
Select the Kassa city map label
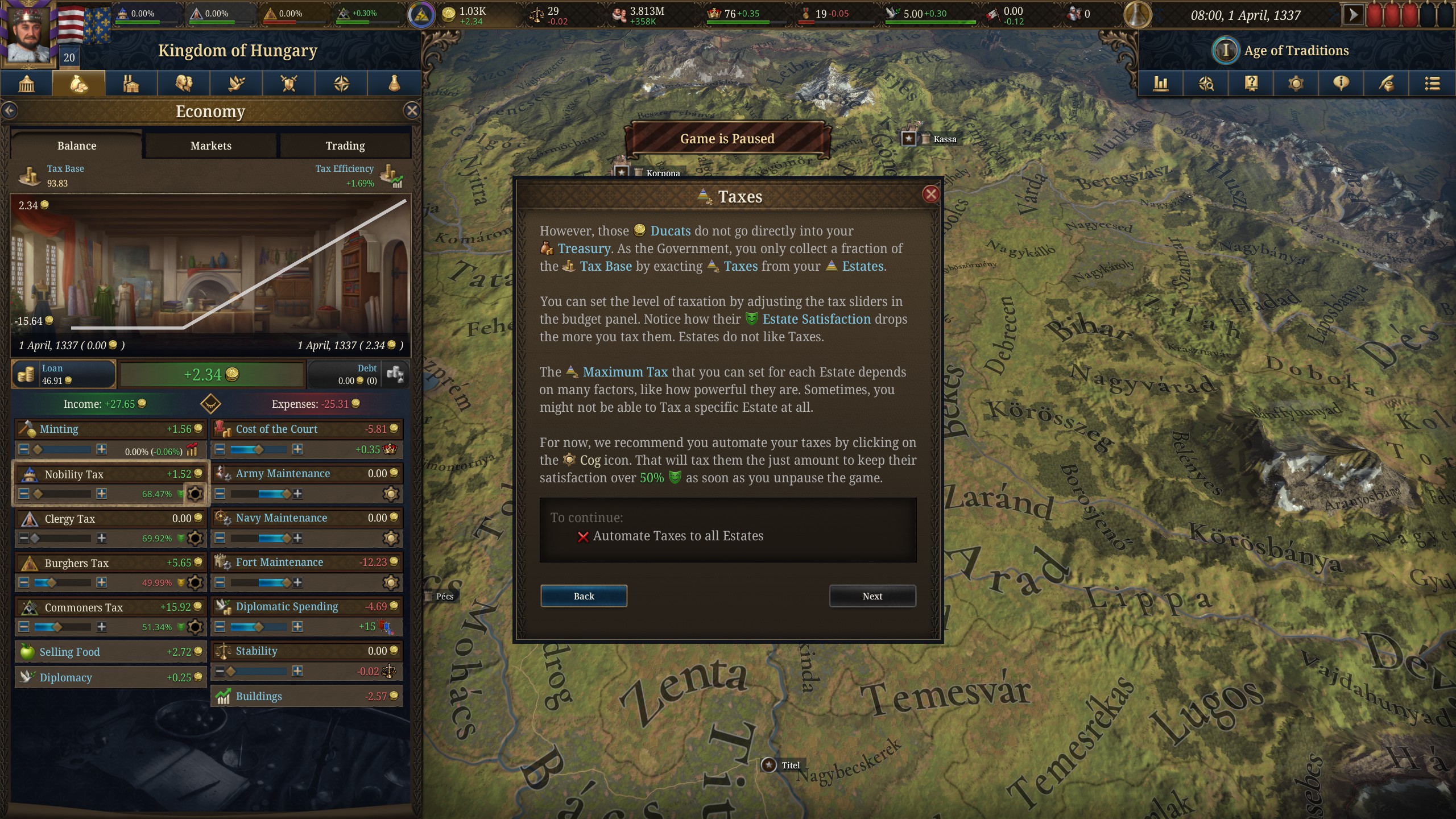tap(944, 139)
